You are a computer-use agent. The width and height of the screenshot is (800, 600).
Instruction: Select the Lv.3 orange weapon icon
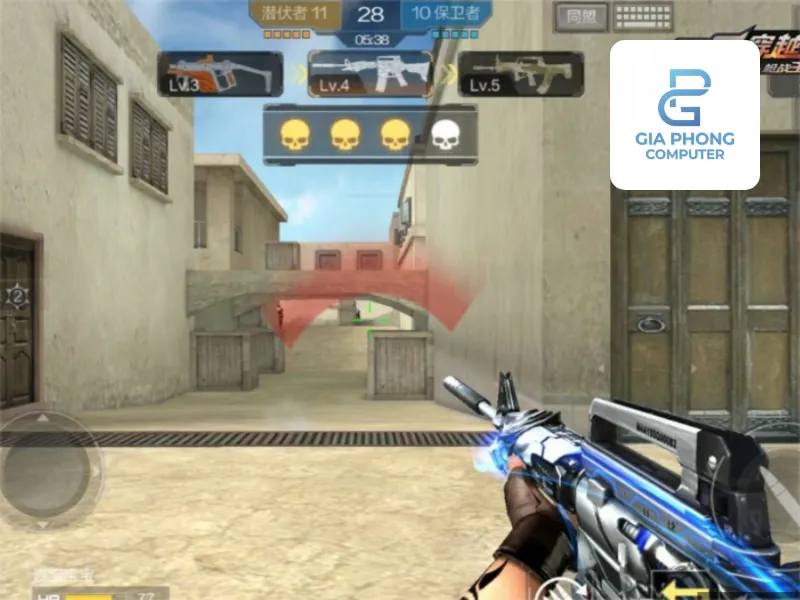(220, 74)
